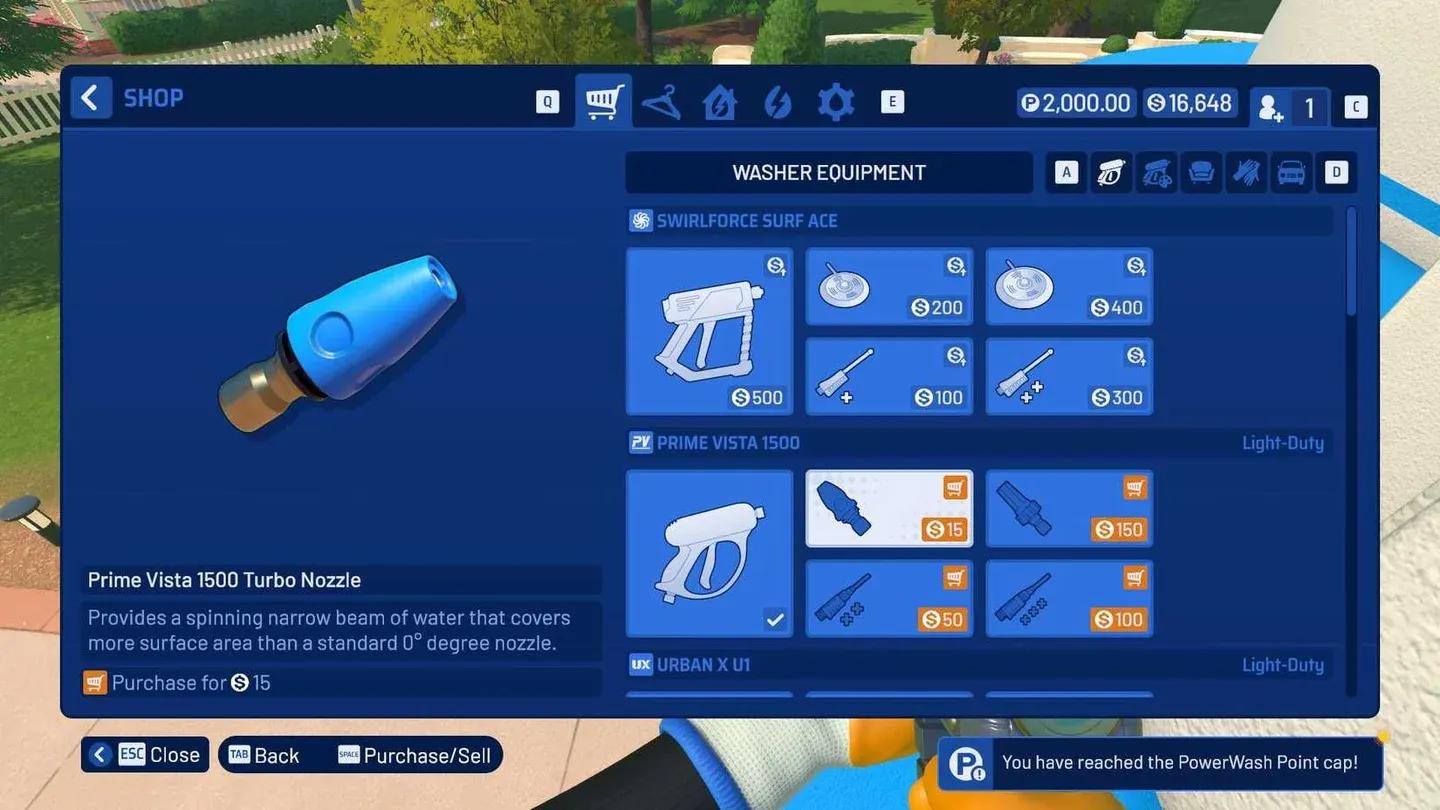Viewport: 1440px width, 810px height.
Task: Click the PowerWash Point cap notification icon
Action: (x=966, y=764)
